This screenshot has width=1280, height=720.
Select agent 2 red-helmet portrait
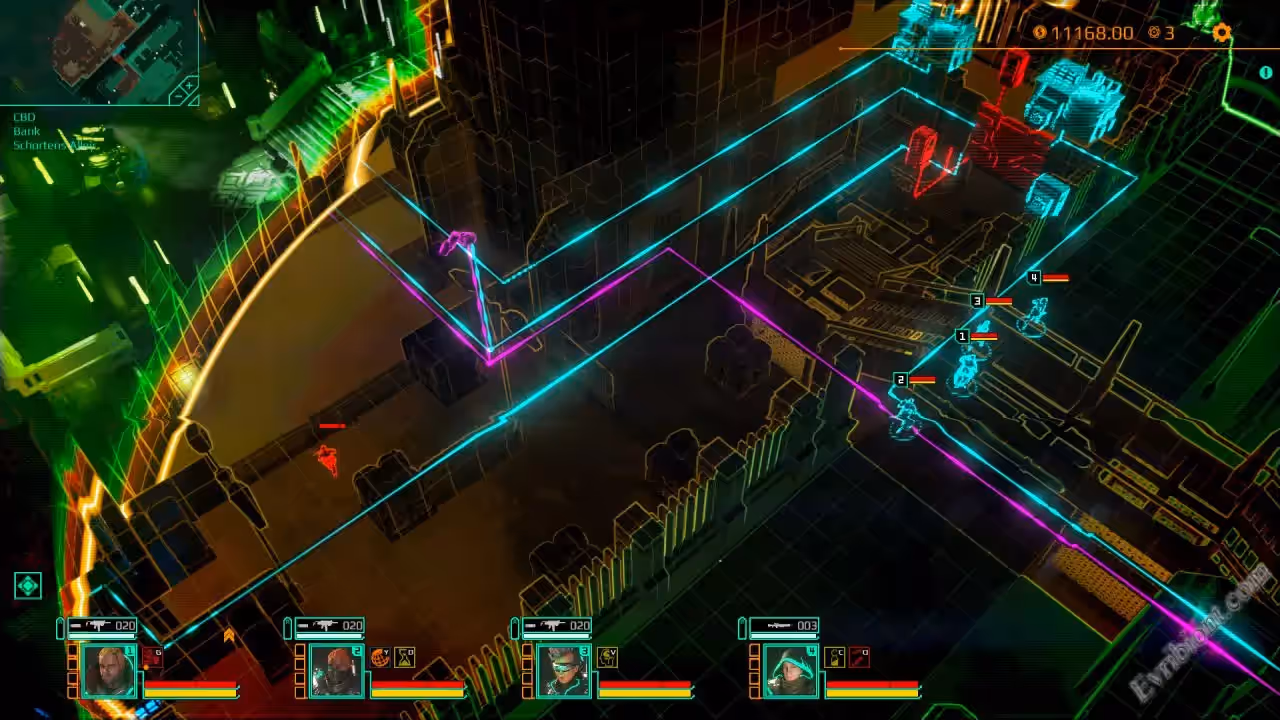(x=336, y=670)
